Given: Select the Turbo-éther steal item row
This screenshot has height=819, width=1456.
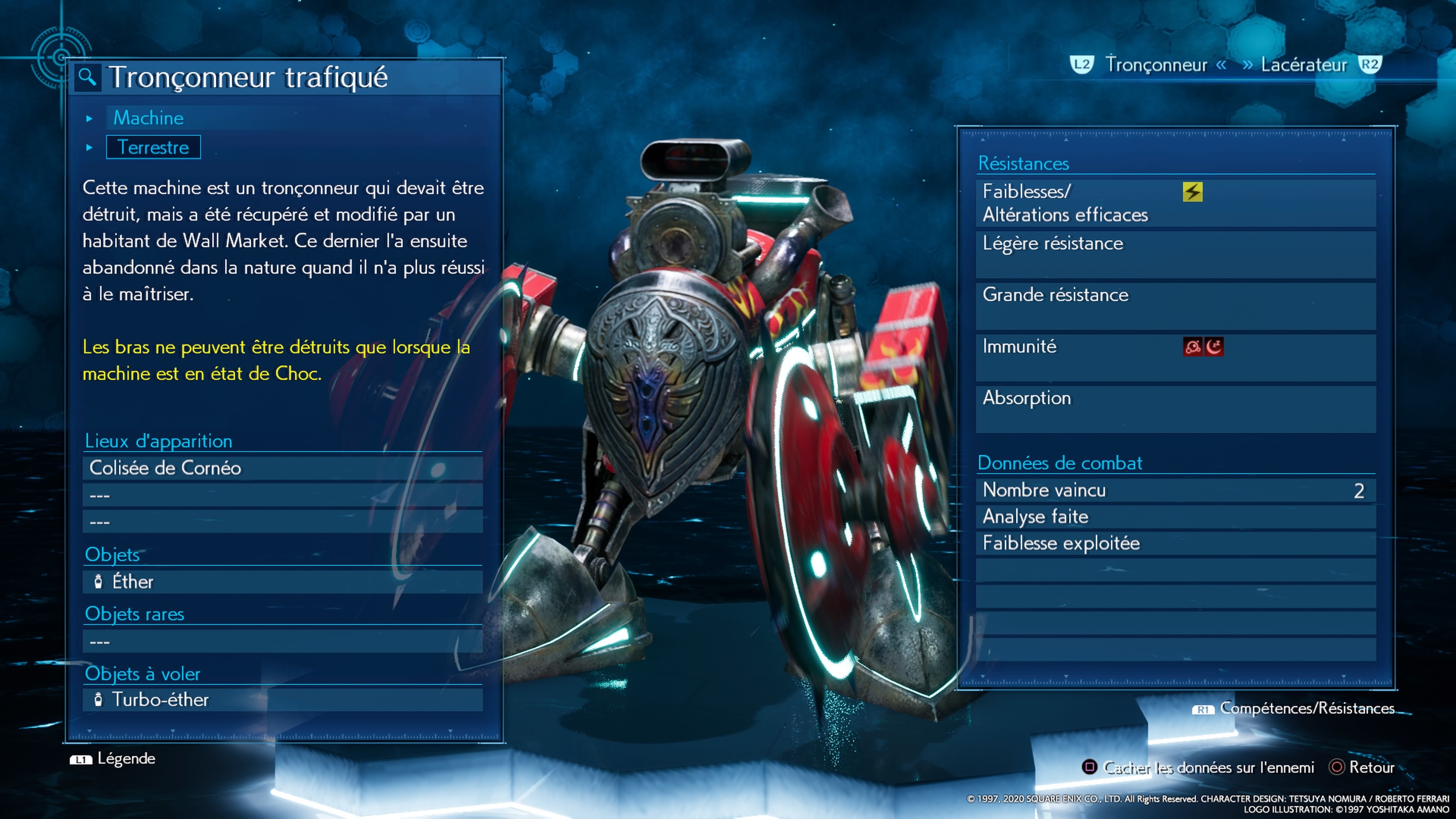Looking at the screenshot, I should click(282, 700).
